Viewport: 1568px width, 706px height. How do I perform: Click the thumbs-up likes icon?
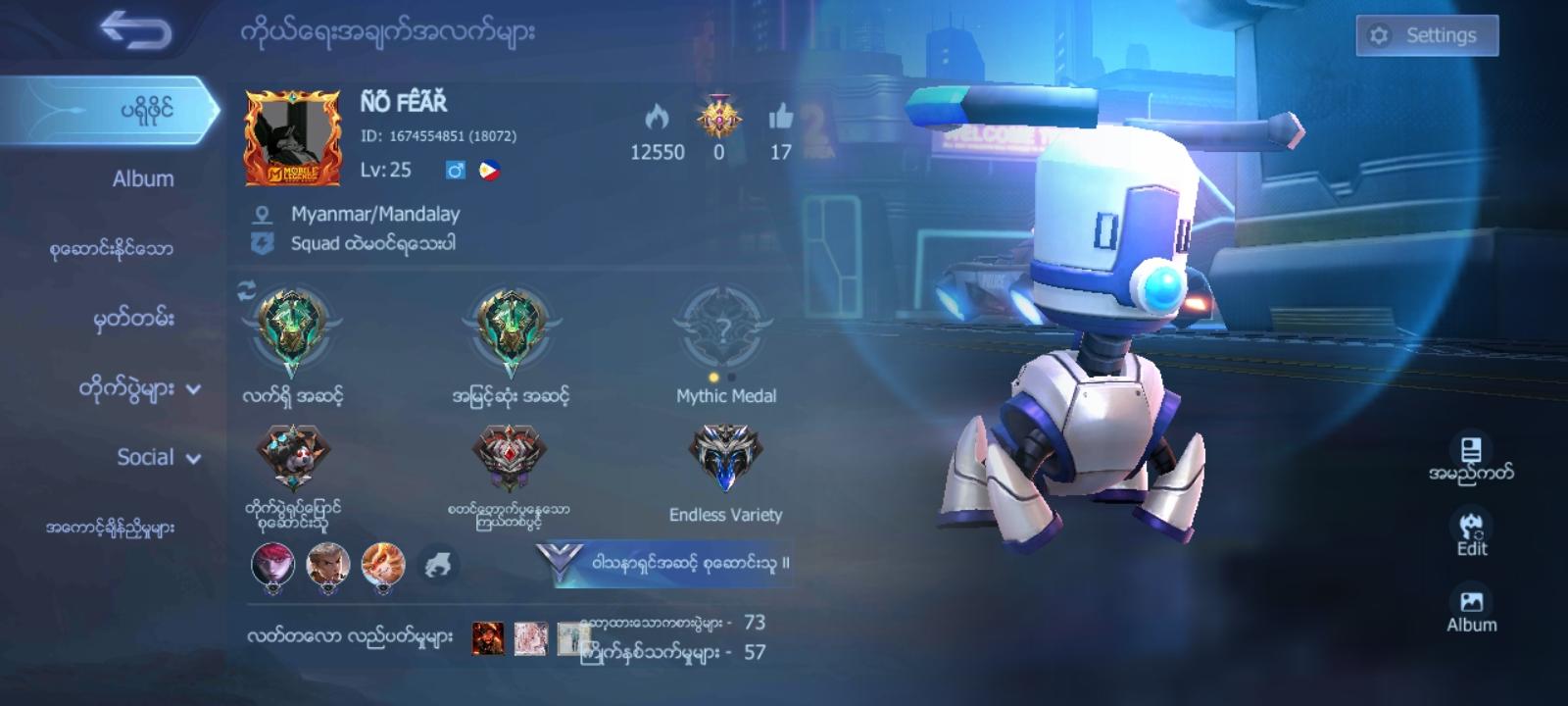coord(780,115)
